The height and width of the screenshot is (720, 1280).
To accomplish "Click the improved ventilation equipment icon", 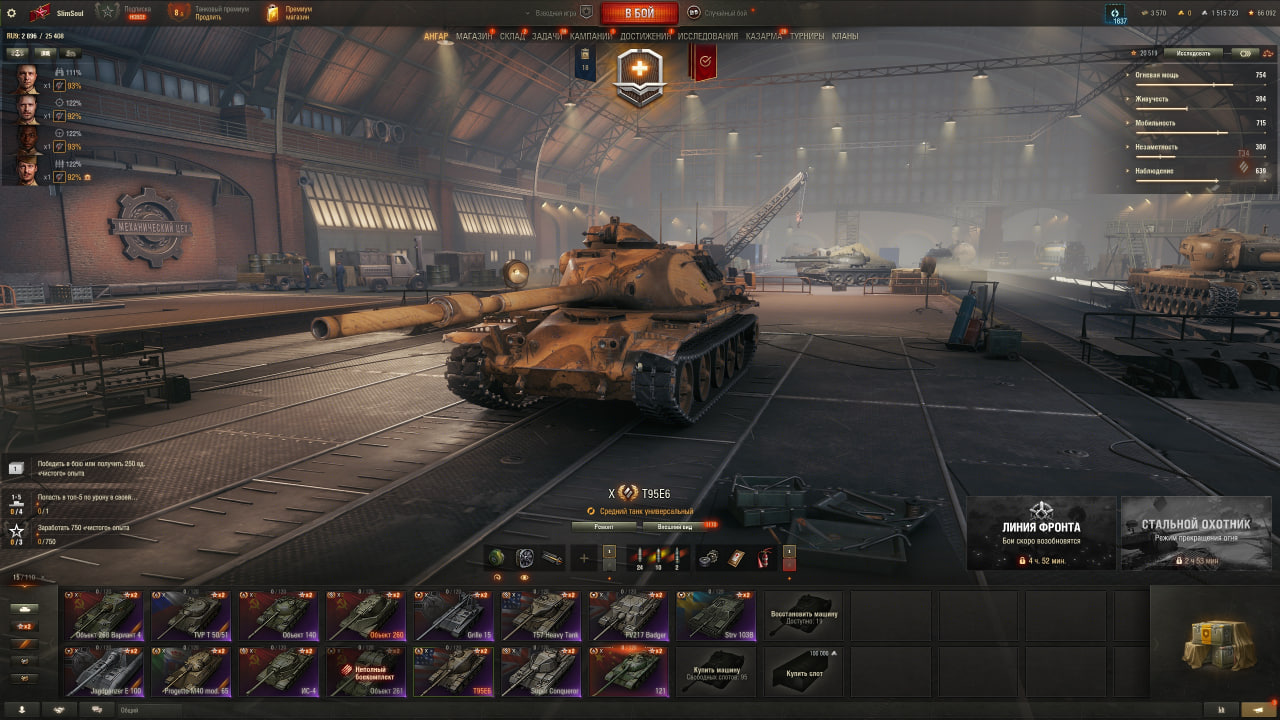I will (x=526, y=558).
